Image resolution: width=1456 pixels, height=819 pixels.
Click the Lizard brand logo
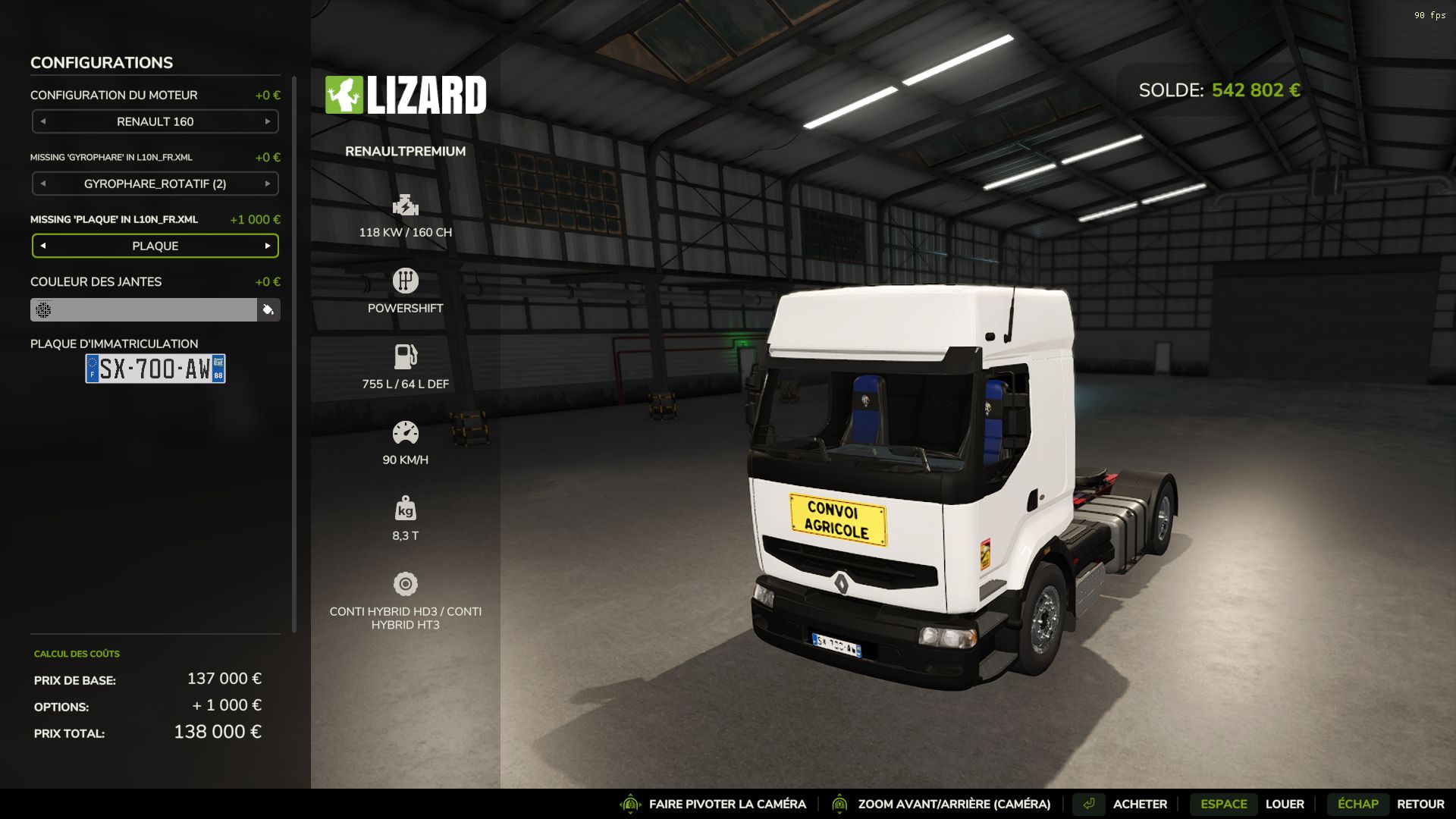point(406,95)
